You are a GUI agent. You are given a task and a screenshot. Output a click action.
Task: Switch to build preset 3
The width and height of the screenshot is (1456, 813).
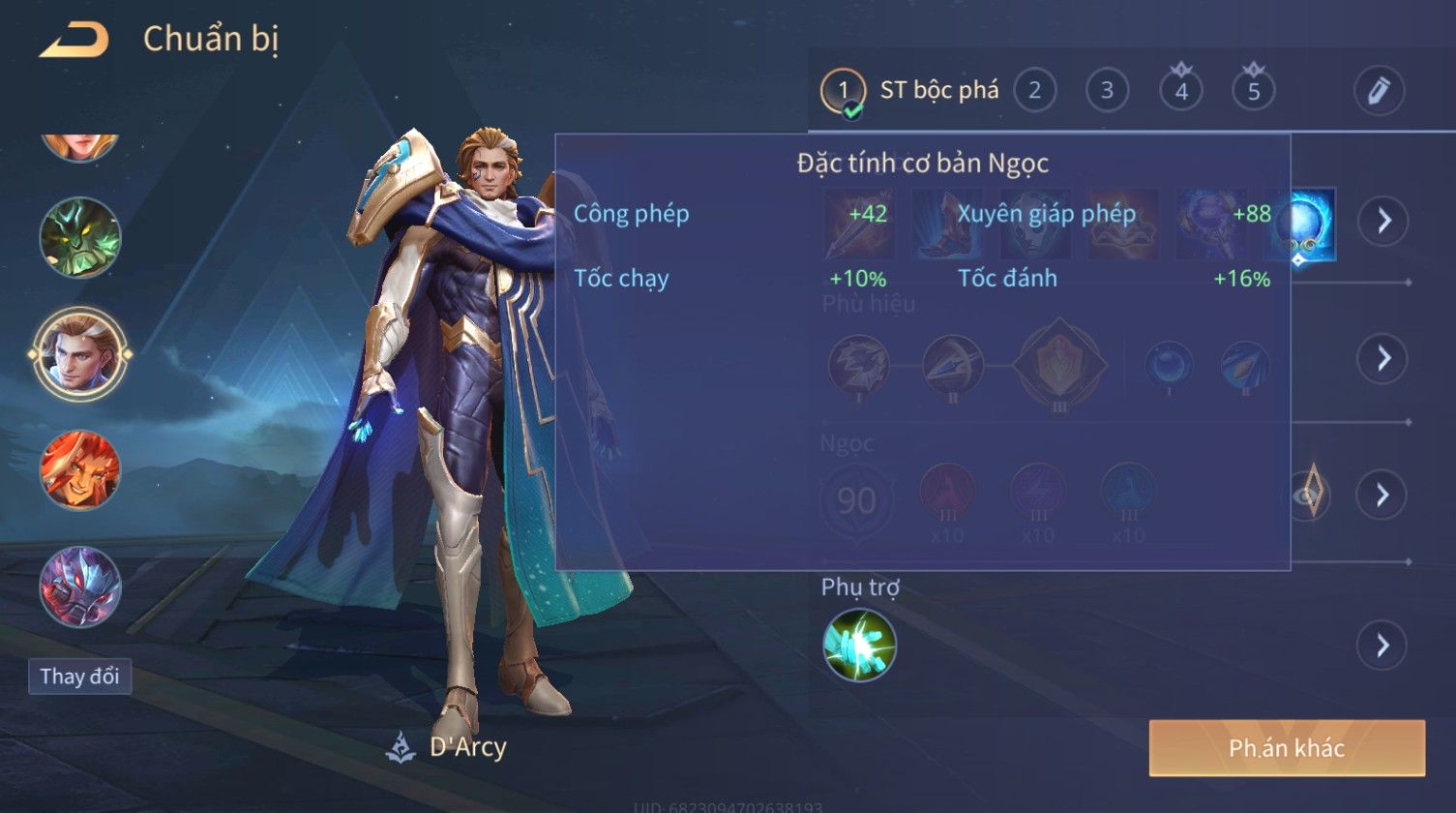(1107, 91)
